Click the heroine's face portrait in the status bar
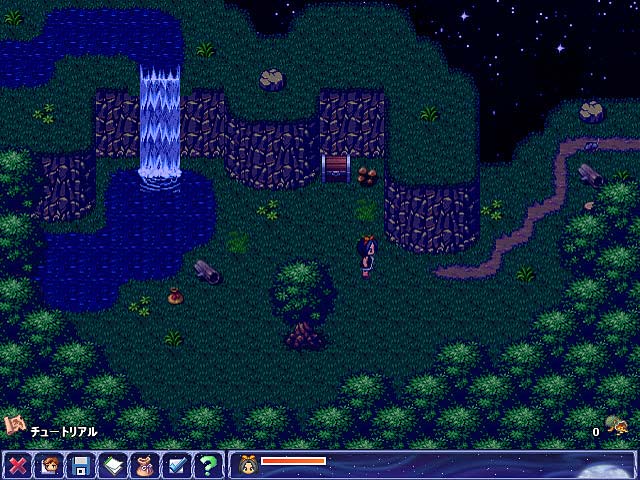 pos(246,463)
